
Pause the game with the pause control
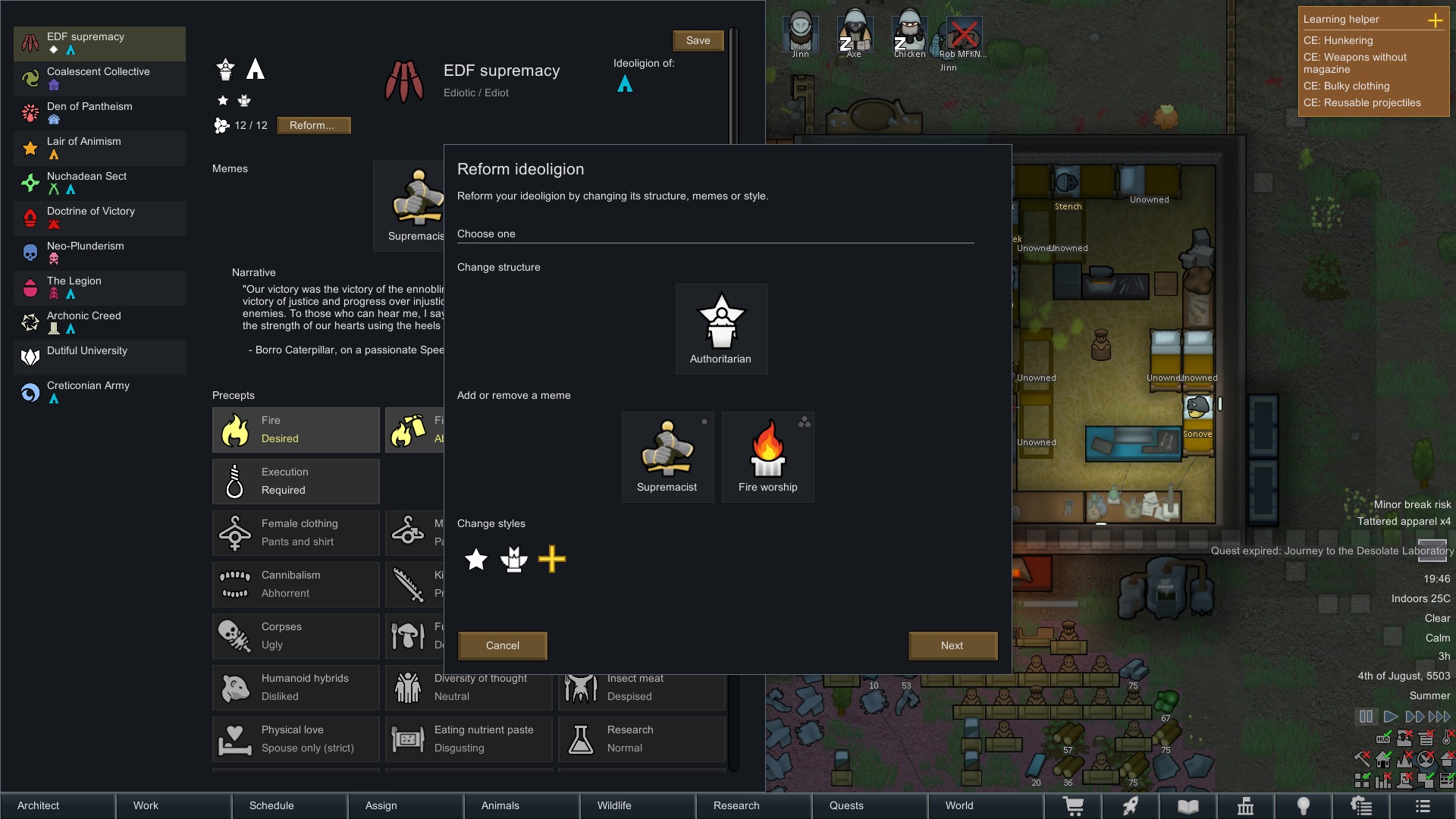pyautogui.click(x=1366, y=716)
